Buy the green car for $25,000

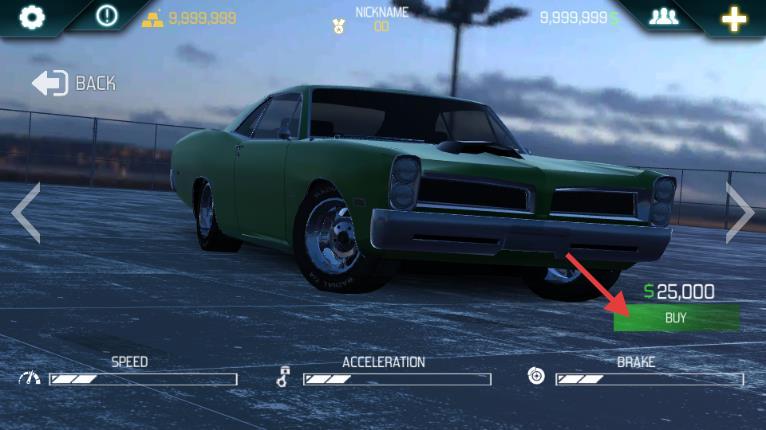pyautogui.click(x=677, y=317)
